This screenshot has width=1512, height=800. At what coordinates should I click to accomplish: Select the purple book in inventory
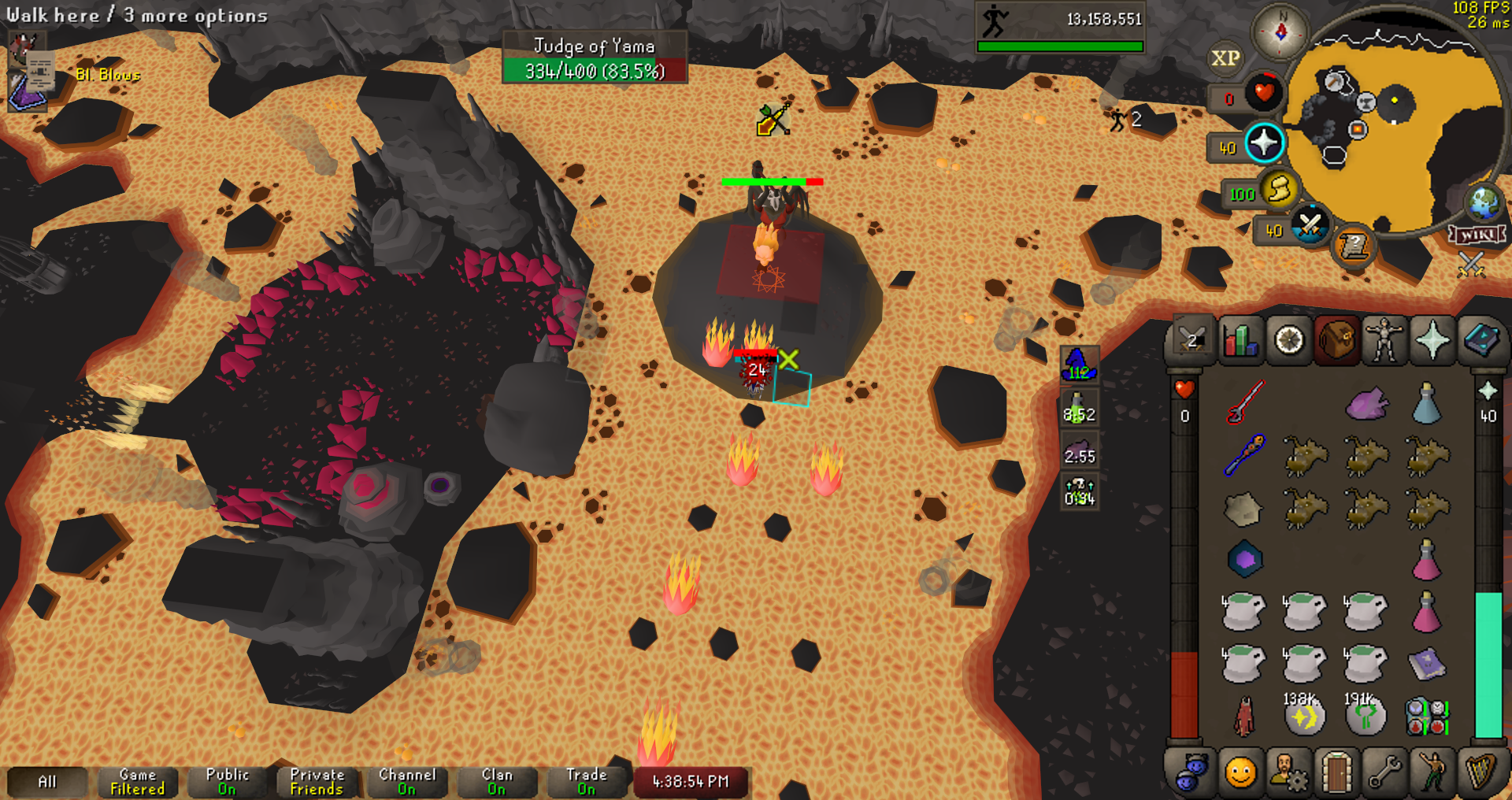coord(1426,664)
